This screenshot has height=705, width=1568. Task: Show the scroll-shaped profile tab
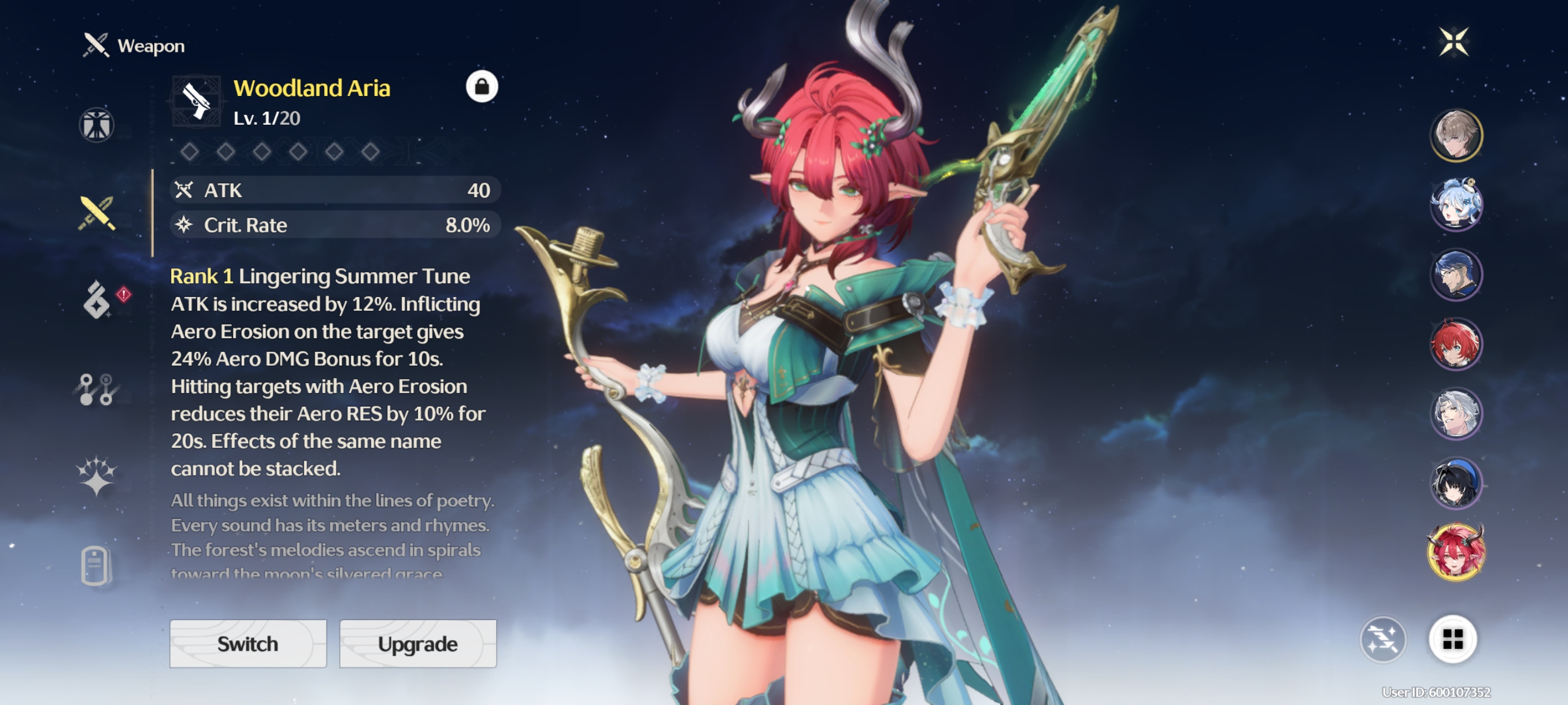[95, 566]
